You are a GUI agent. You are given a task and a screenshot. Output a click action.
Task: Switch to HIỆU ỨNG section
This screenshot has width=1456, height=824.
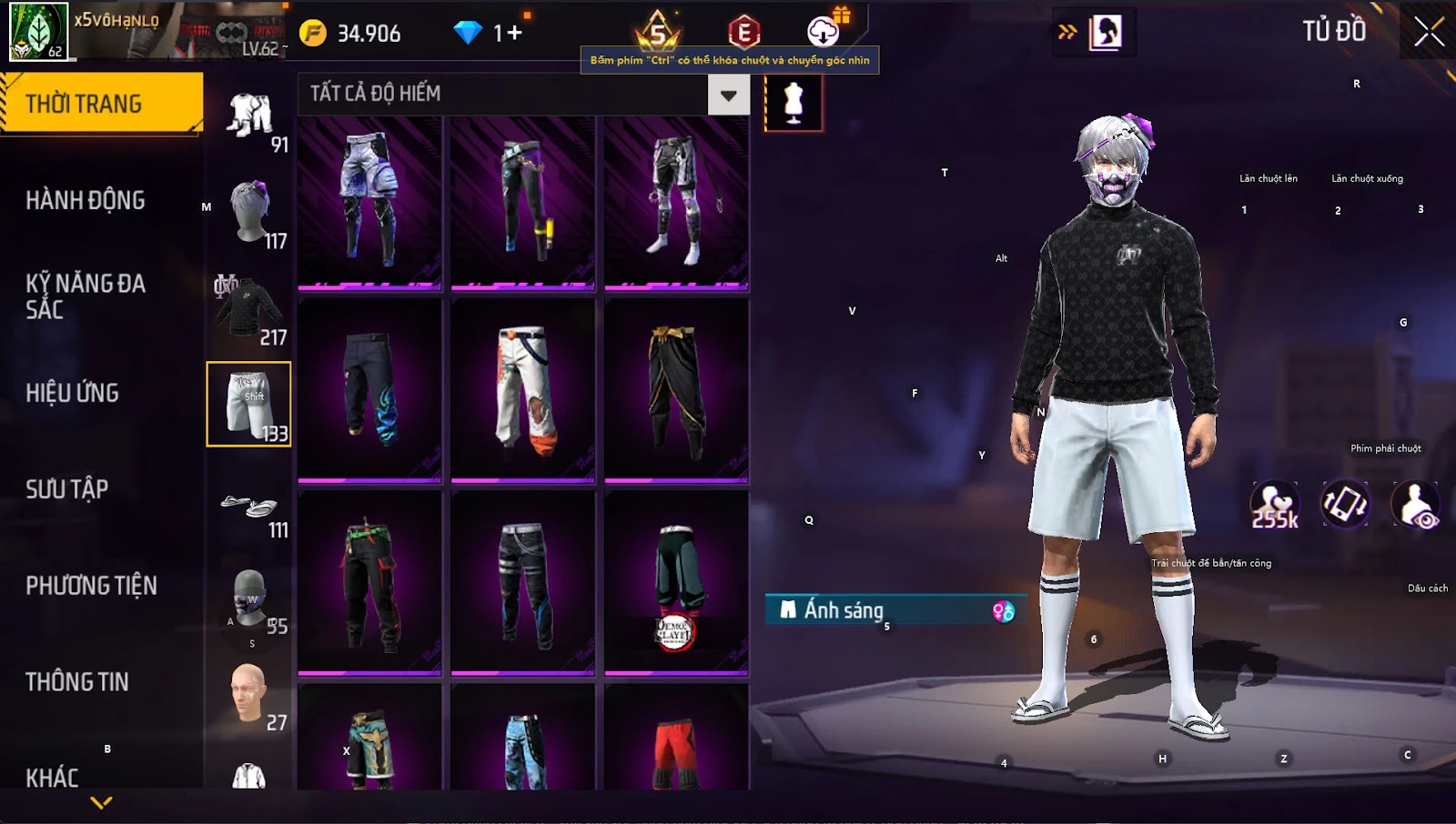[73, 393]
